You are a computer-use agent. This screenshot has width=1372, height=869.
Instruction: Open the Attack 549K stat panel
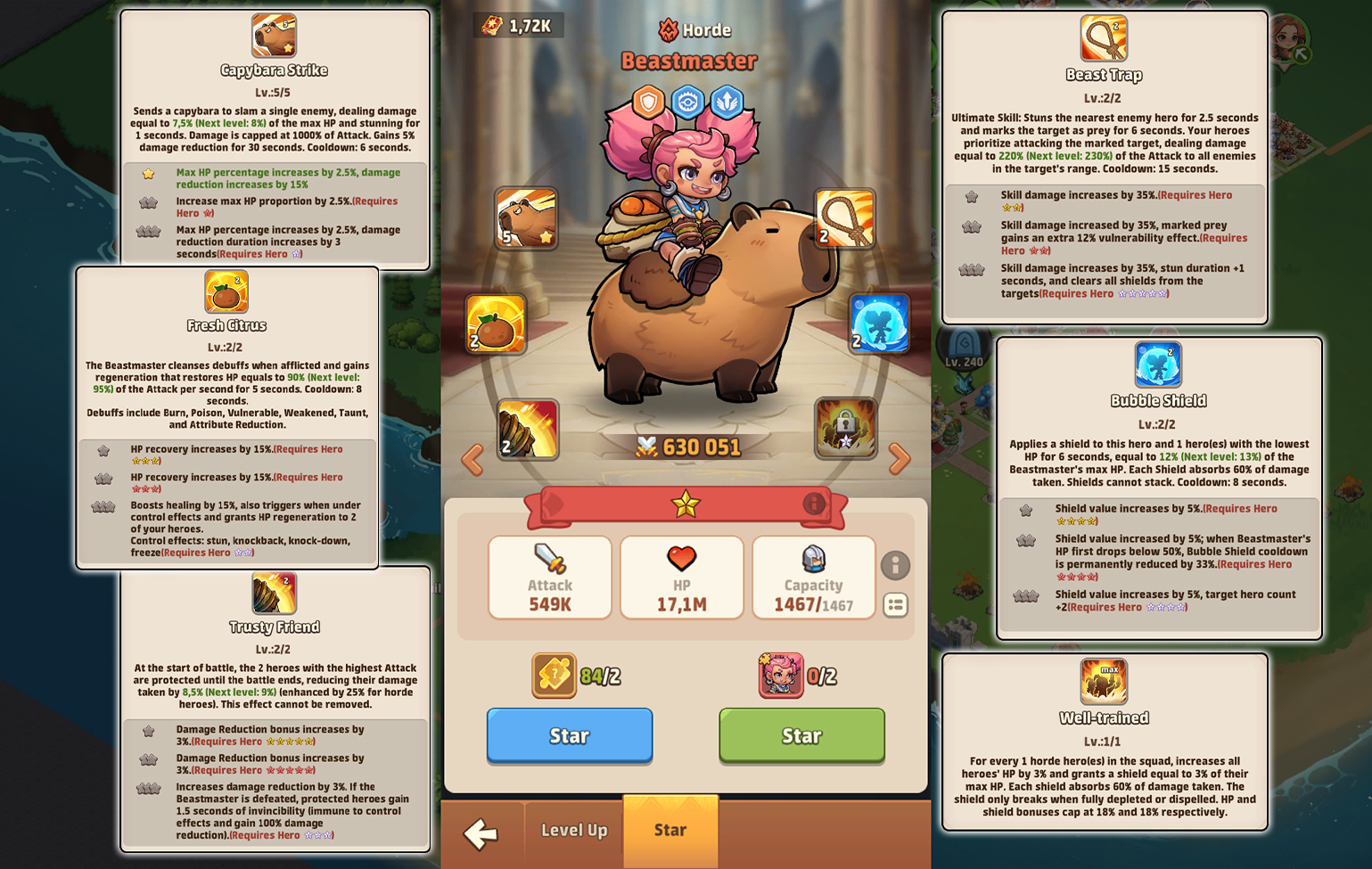coord(549,577)
